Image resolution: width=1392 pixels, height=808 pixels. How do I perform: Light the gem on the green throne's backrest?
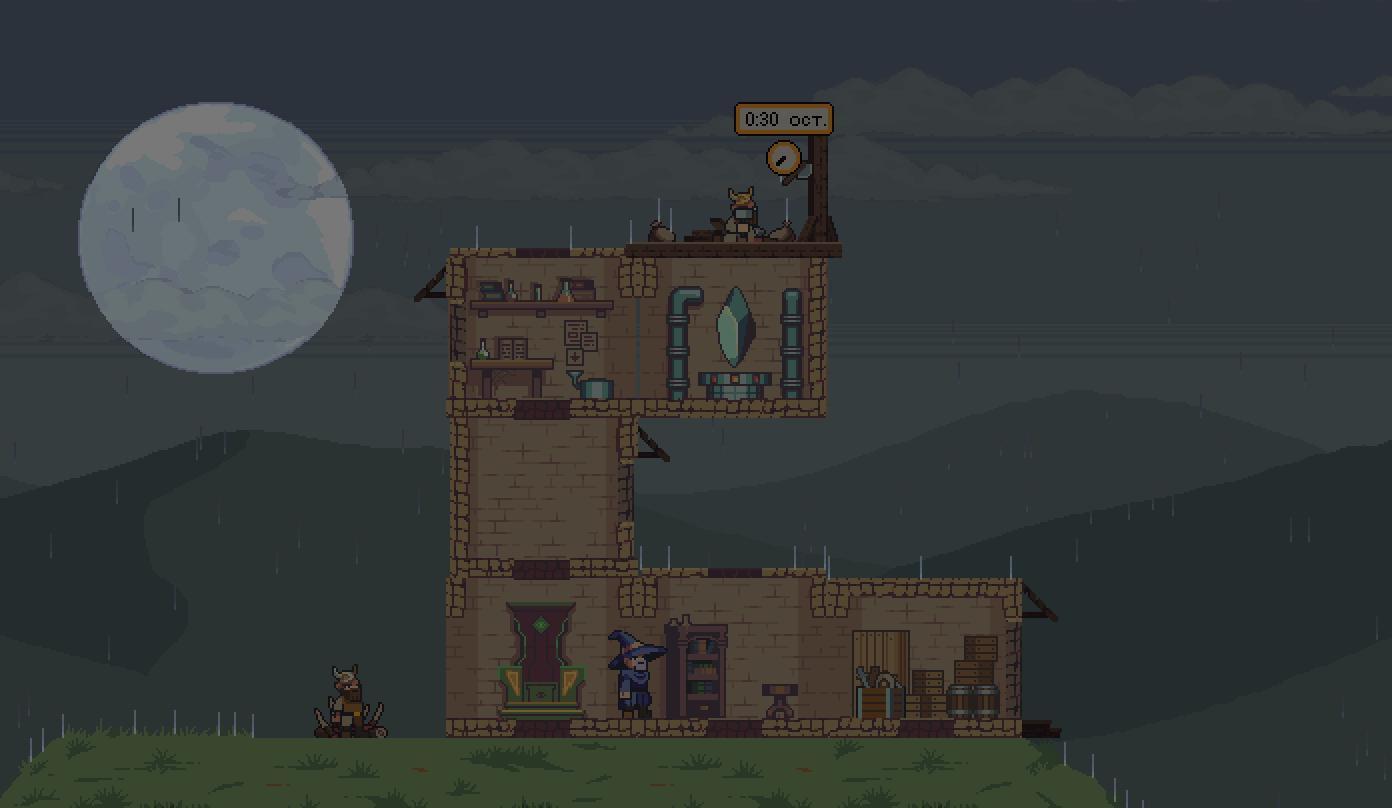541,623
